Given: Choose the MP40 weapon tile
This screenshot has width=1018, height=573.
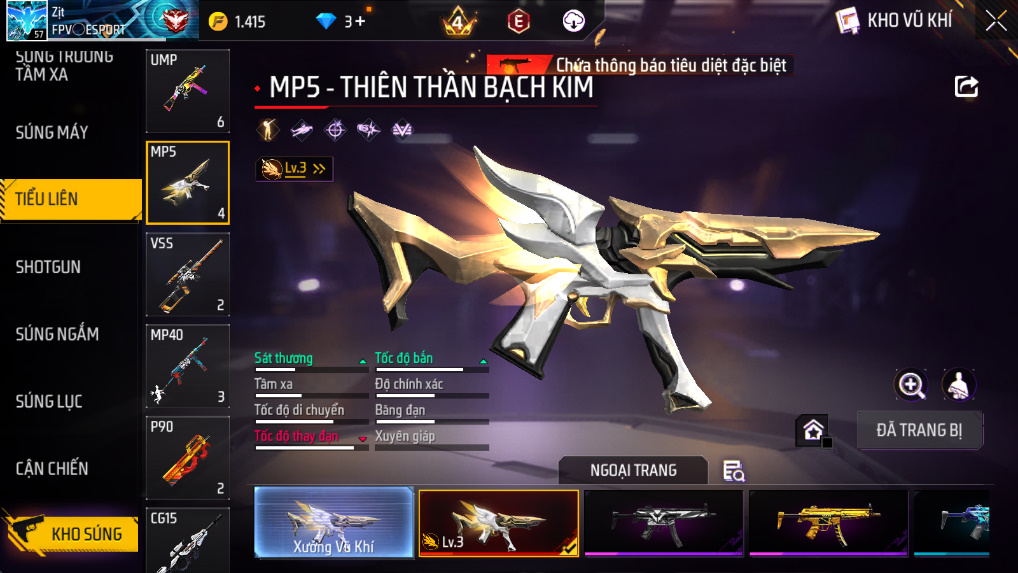Looking at the screenshot, I should coord(187,366).
